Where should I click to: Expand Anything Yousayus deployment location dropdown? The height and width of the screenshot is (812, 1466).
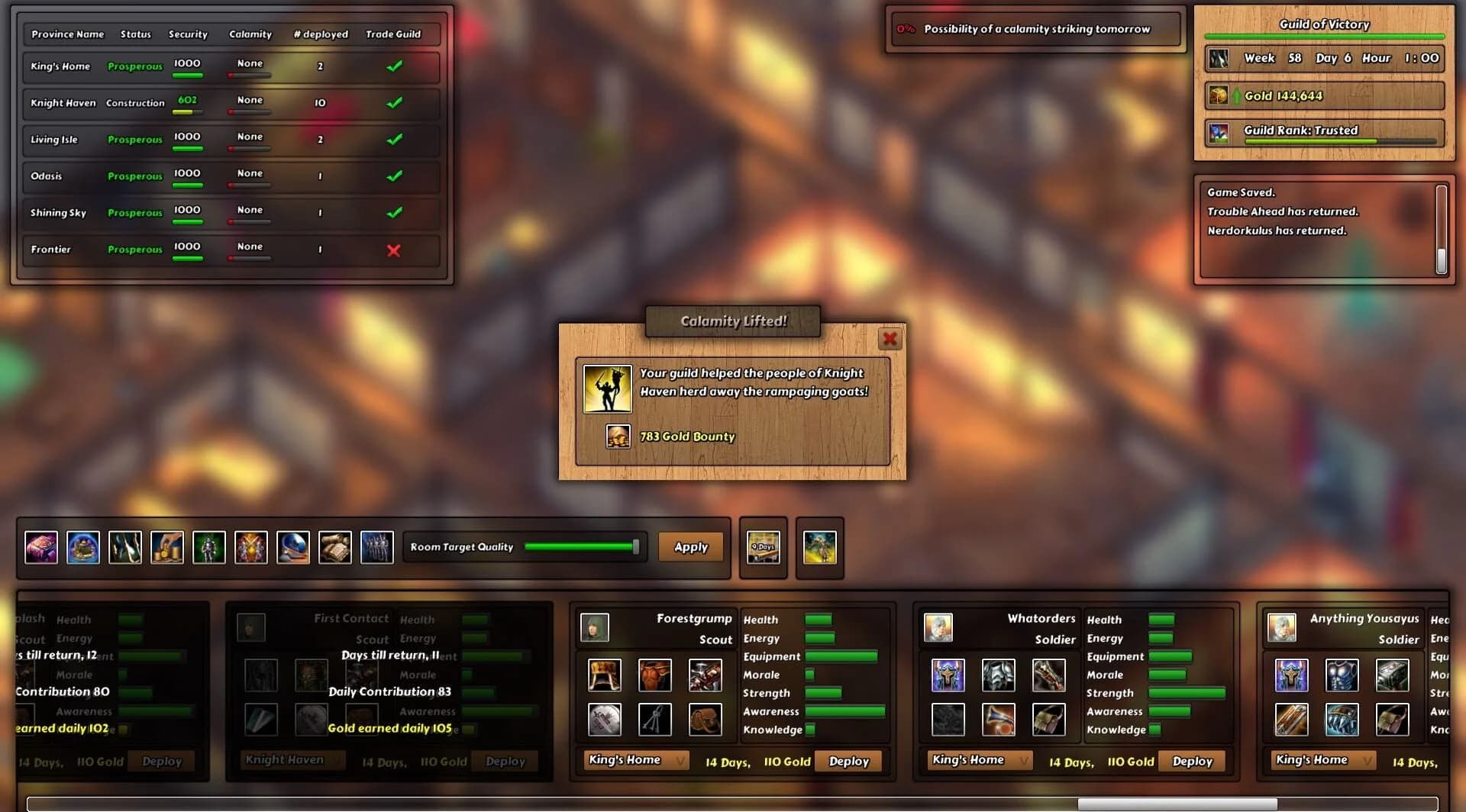(x=1322, y=759)
